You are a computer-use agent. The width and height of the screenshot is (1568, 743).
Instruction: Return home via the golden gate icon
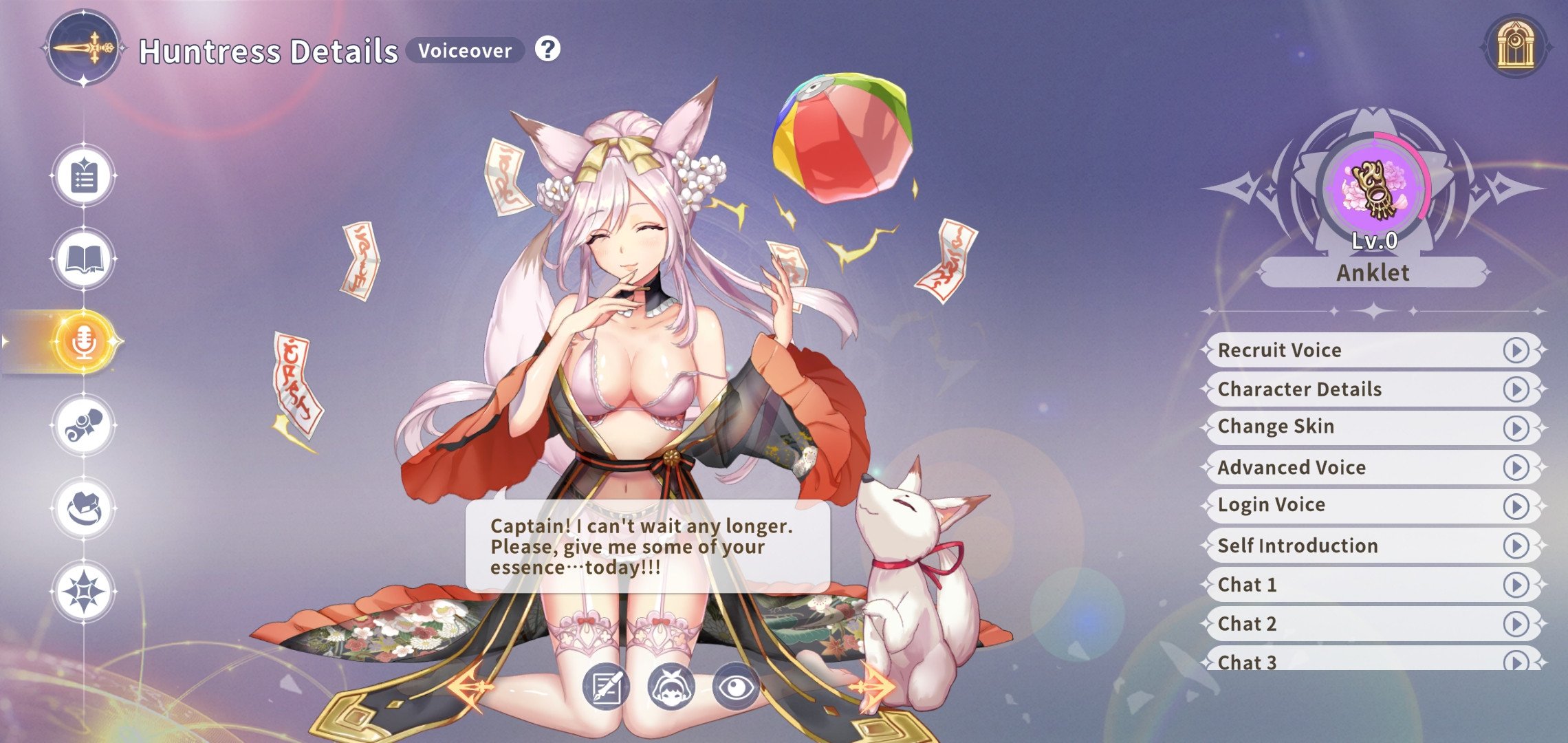click(x=1515, y=47)
